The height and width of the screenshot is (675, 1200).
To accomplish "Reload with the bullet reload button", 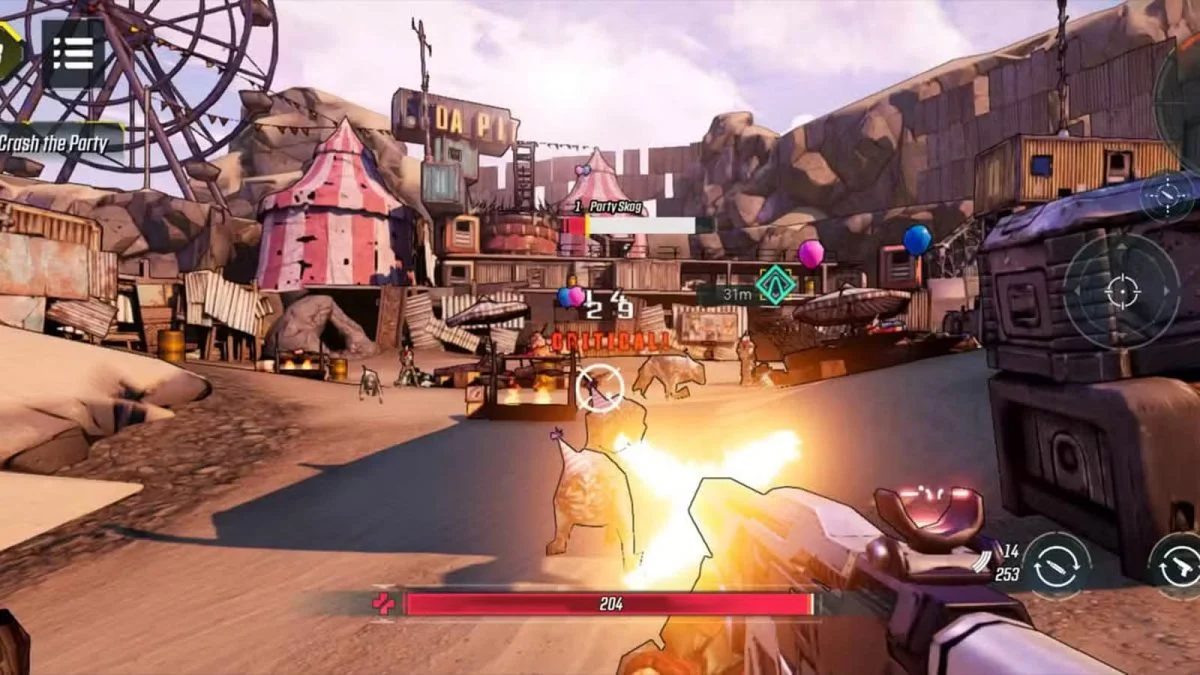I will [1057, 567].
